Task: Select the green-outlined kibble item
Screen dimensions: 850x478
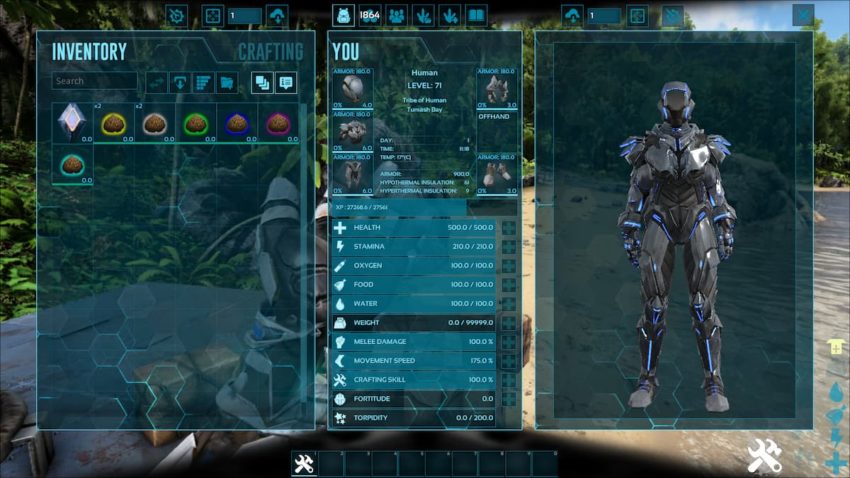Action: [x=195, y=122]
